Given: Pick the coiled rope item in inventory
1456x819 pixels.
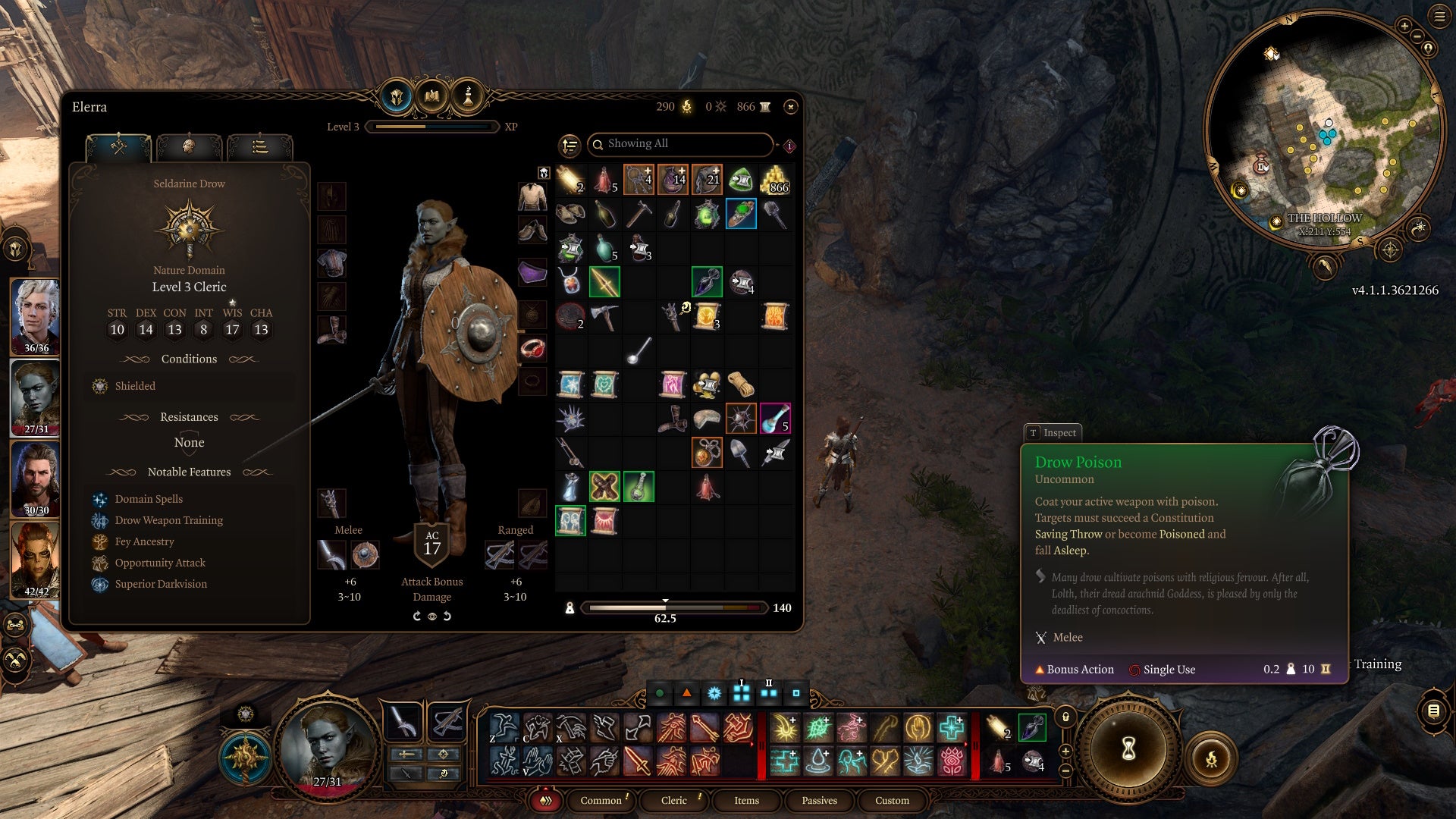Looking at the screenshot, I should 741,384.
